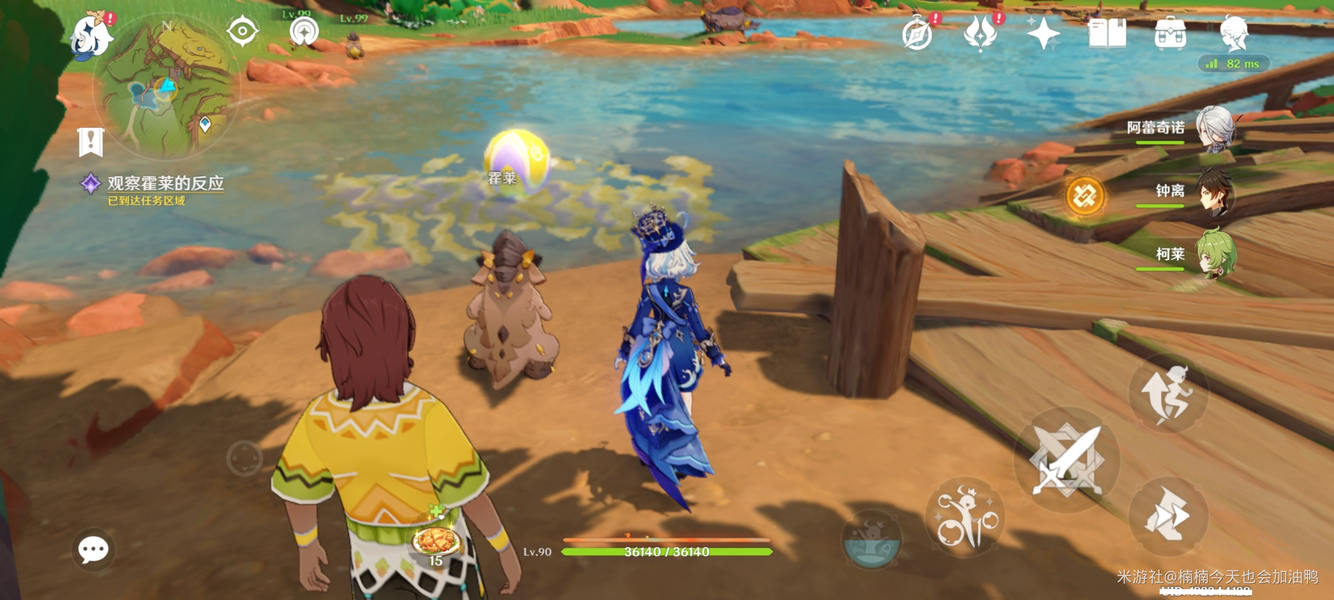Open the quest banner icon with exclamation mark
This screenshot has width=1334, height=600.
tap(91, 142)
